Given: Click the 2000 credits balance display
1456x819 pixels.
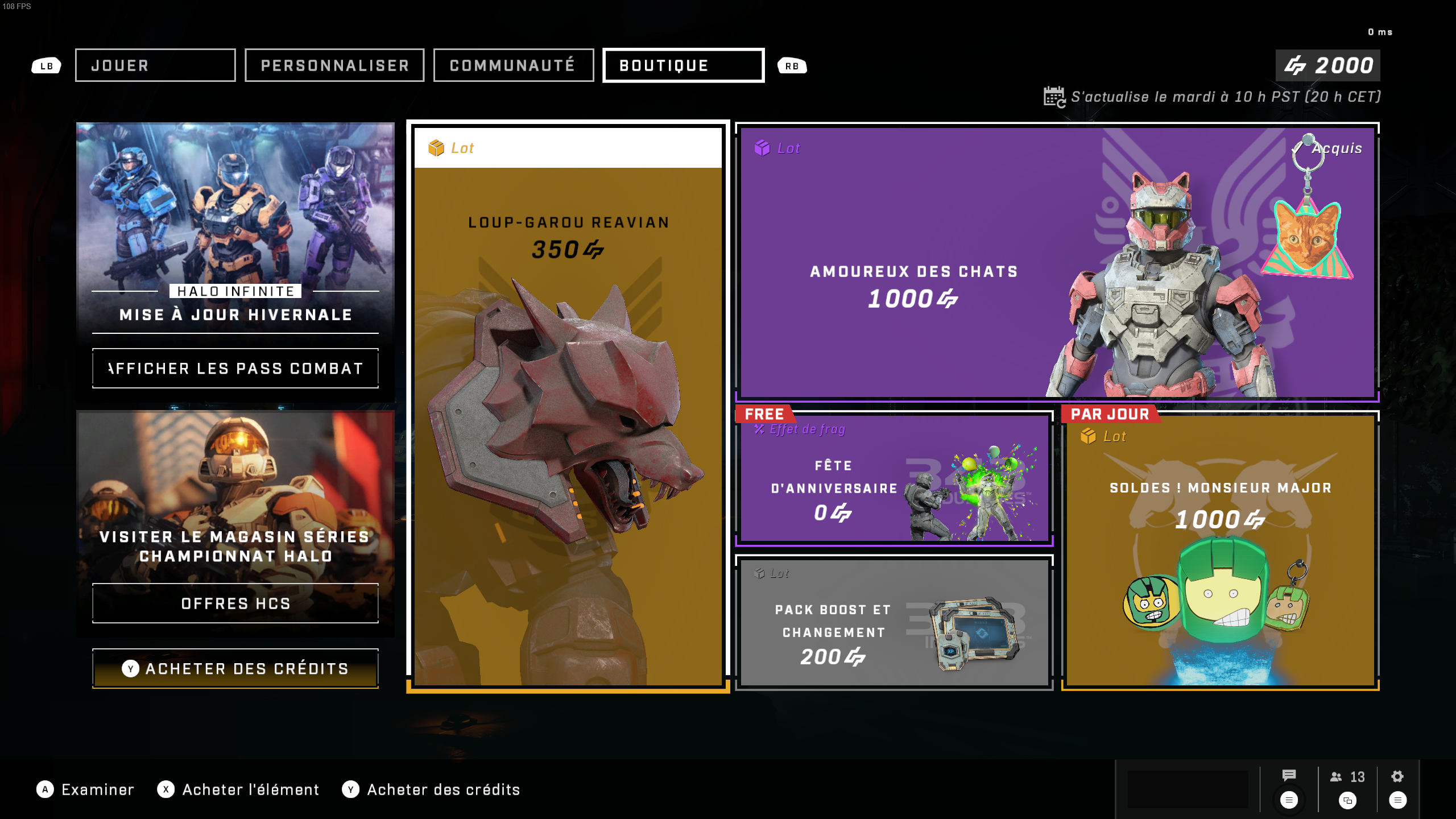Looking at the screenshot, I should click(1327, 65).
